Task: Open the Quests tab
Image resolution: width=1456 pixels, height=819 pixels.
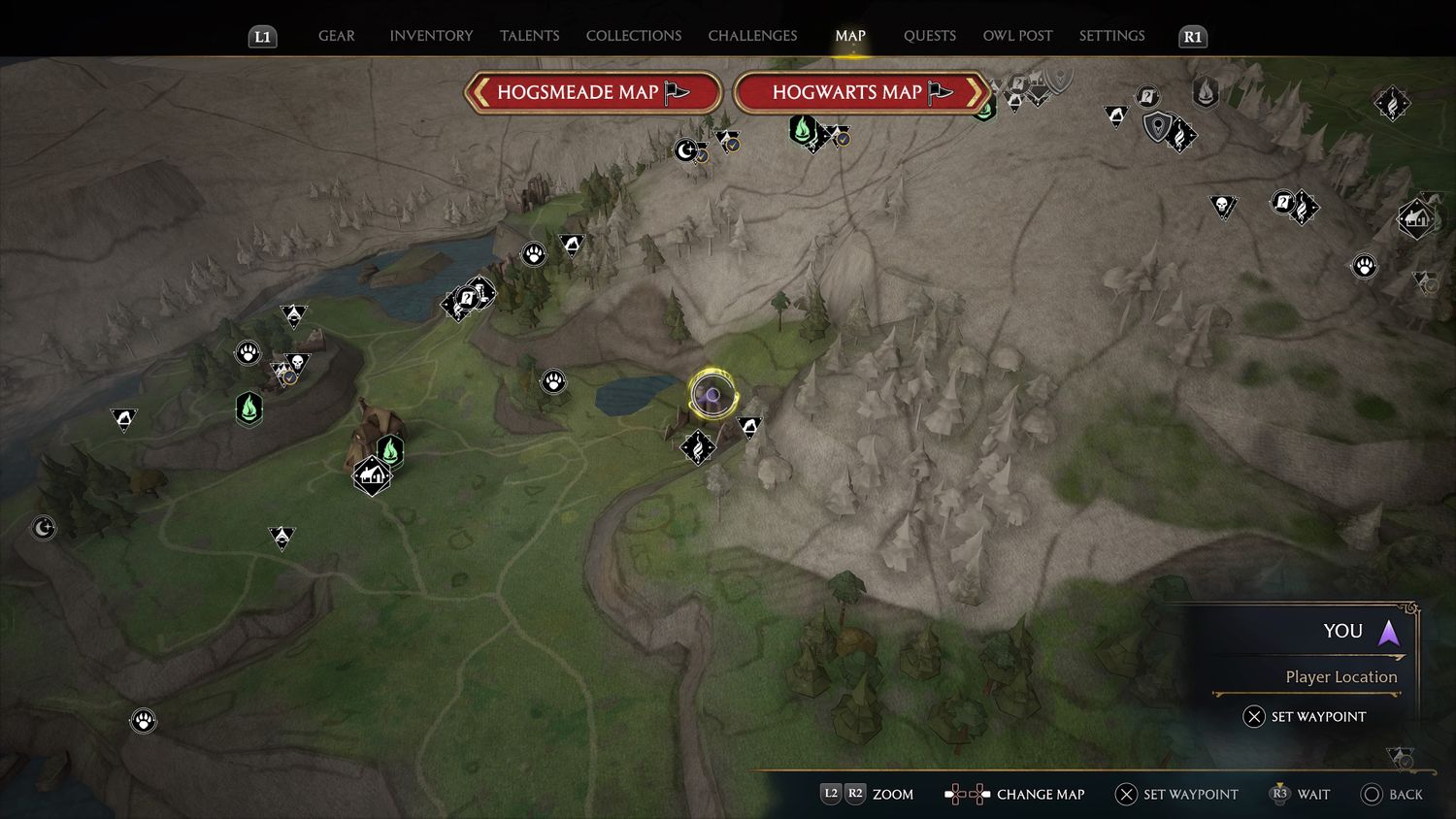Action: point(929,36)
